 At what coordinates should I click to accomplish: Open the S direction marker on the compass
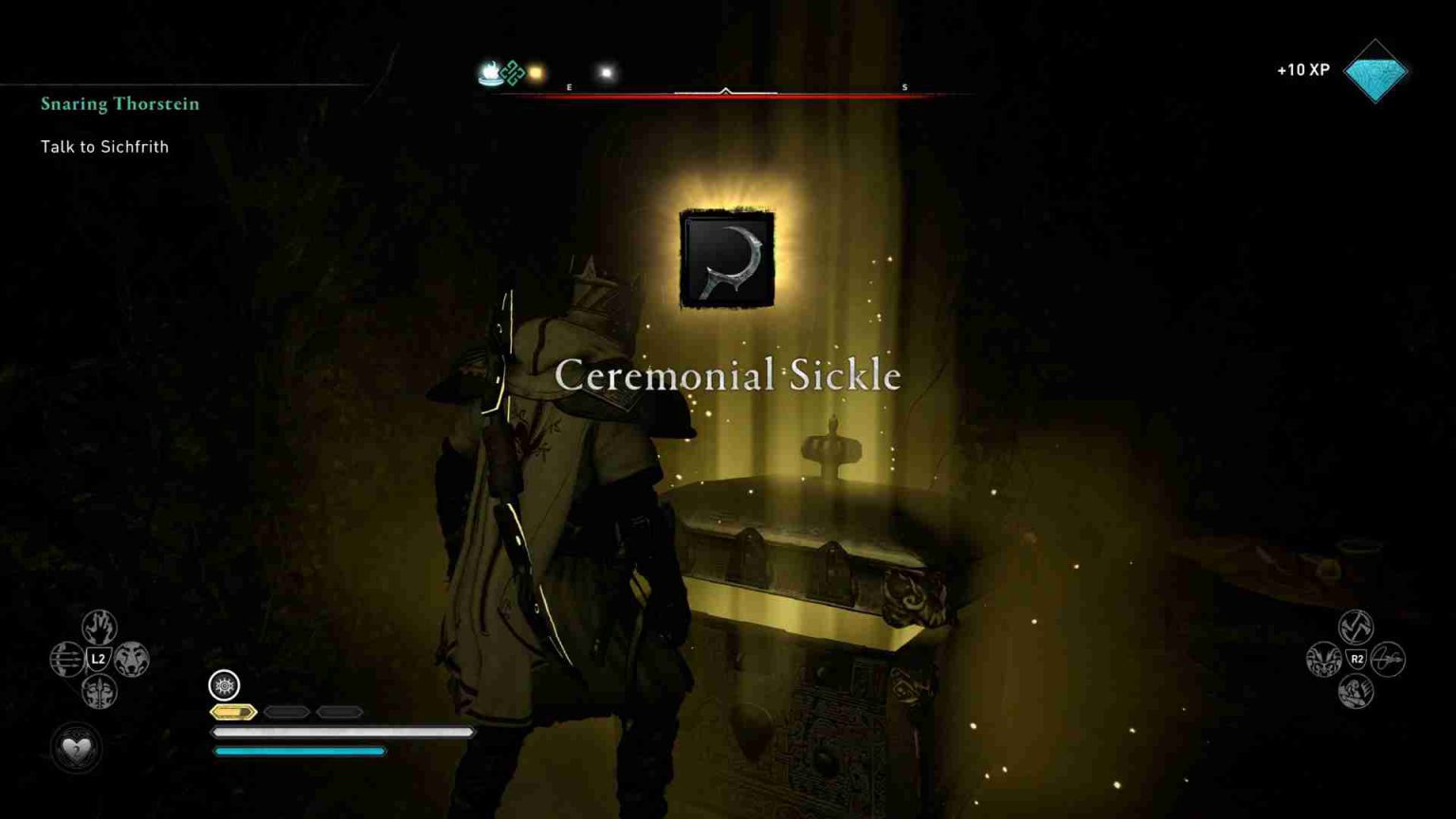(x=904, y=87)
